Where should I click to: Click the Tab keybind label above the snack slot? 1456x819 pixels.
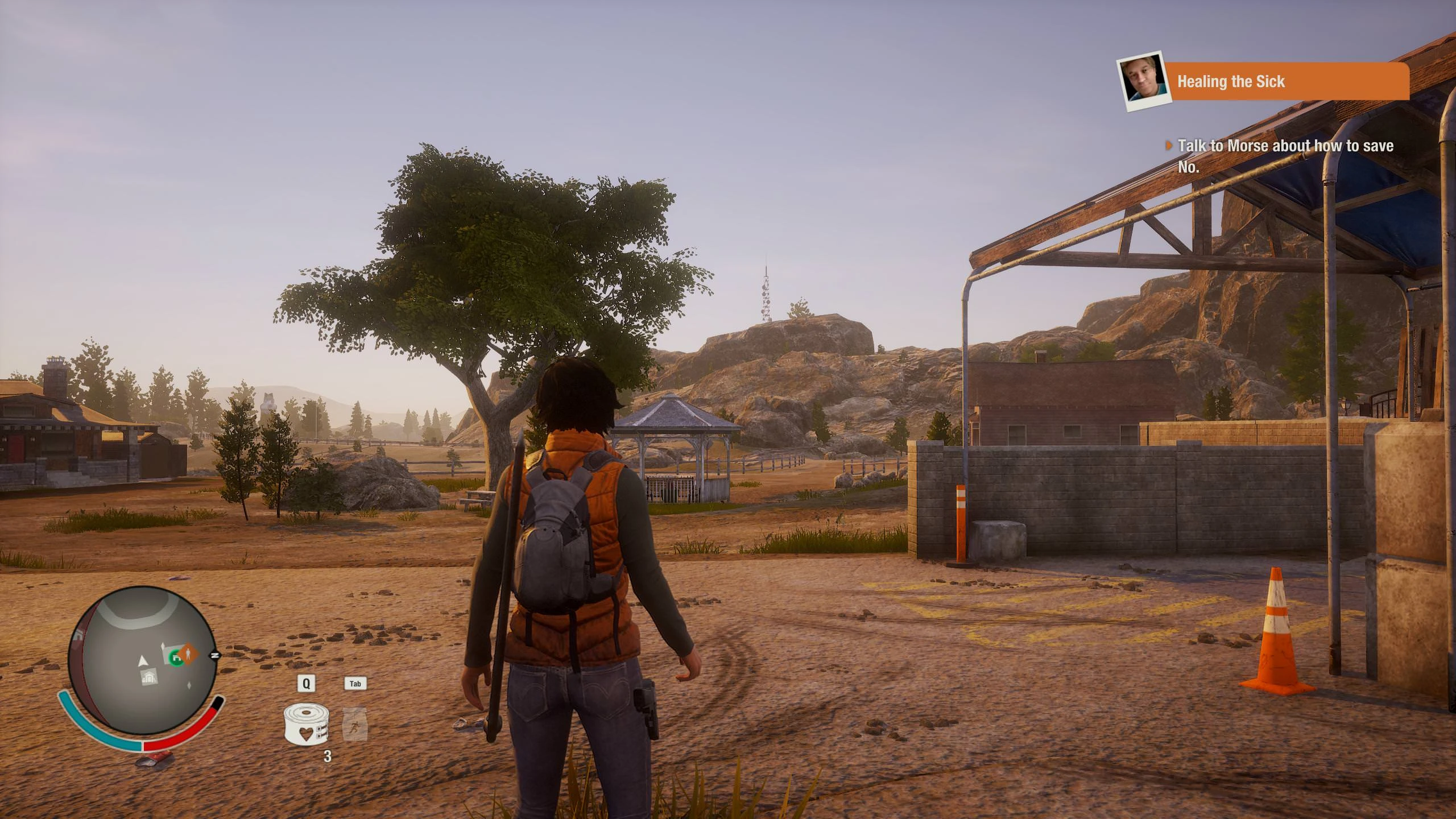pyautogui.click(x=355, y=684)
